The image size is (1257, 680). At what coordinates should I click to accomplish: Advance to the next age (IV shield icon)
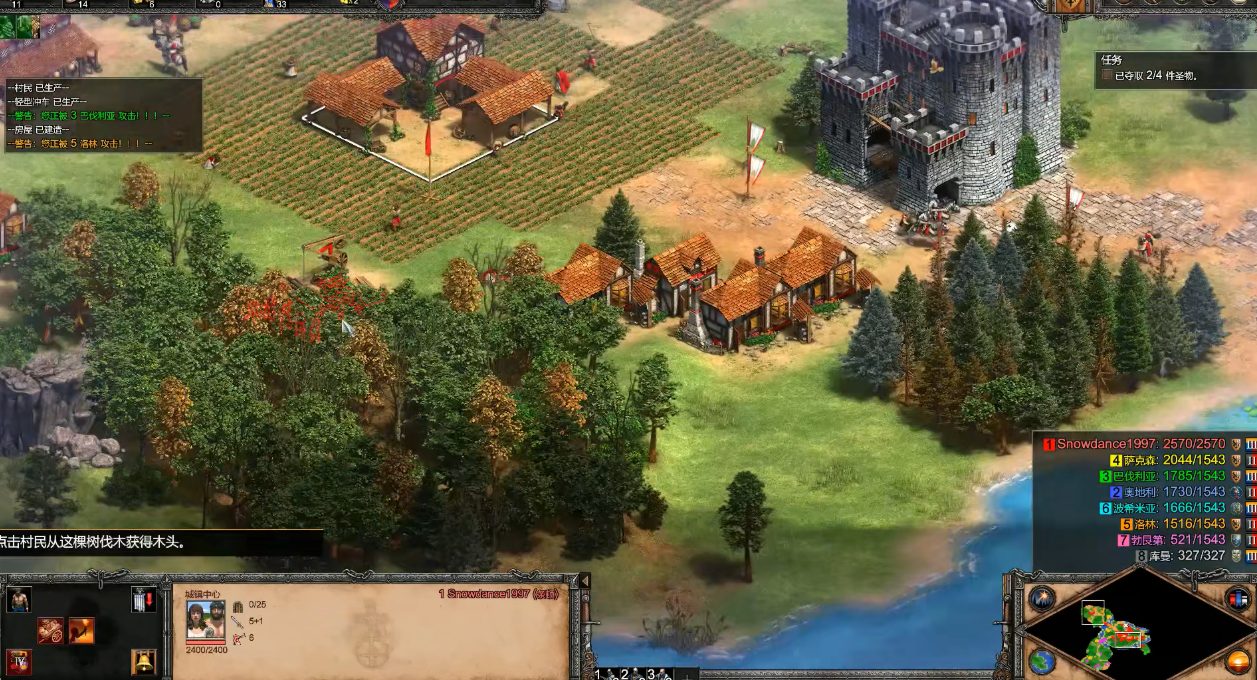pos(19,661)
